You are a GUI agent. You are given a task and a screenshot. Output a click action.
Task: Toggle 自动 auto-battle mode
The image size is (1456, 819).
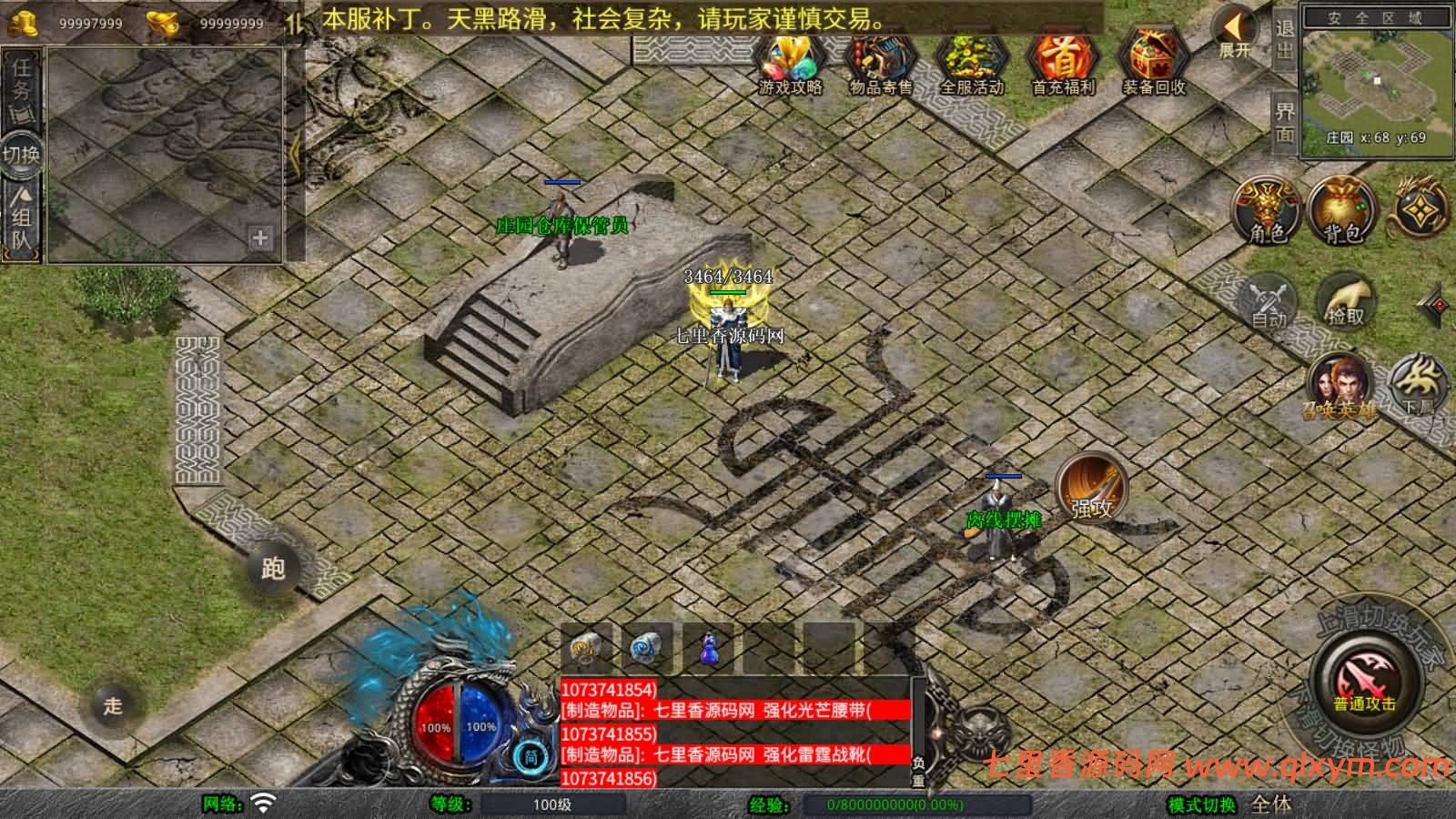1270,300
